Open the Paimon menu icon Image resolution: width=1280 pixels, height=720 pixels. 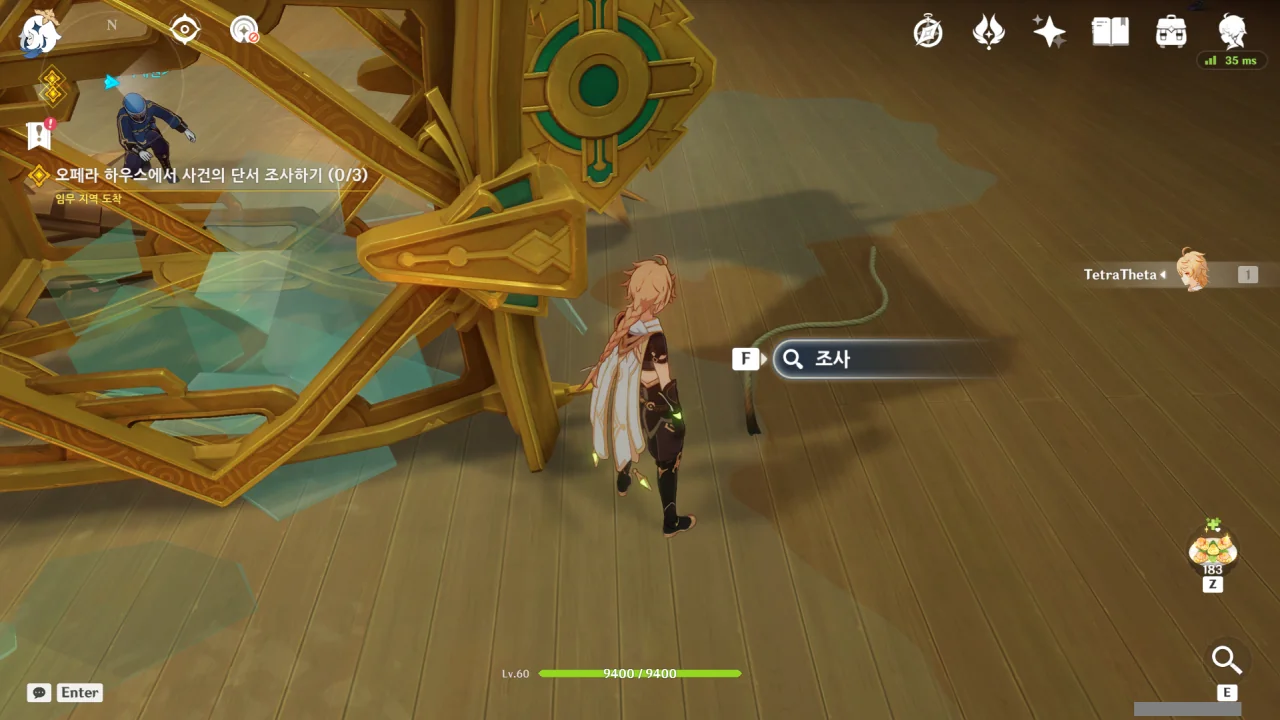click(40, 31)
